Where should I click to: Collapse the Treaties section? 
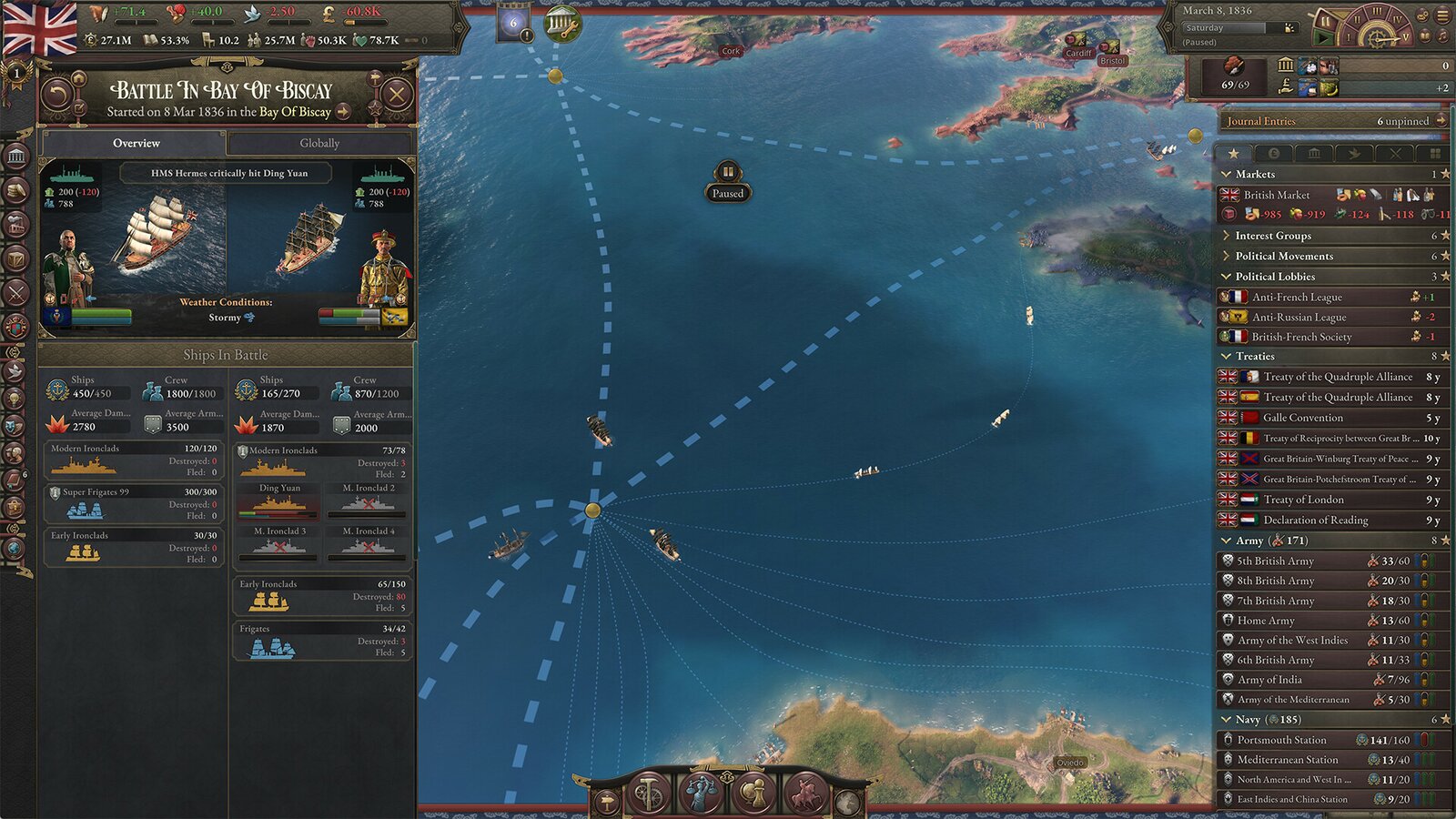click(x=1228, y=356)
